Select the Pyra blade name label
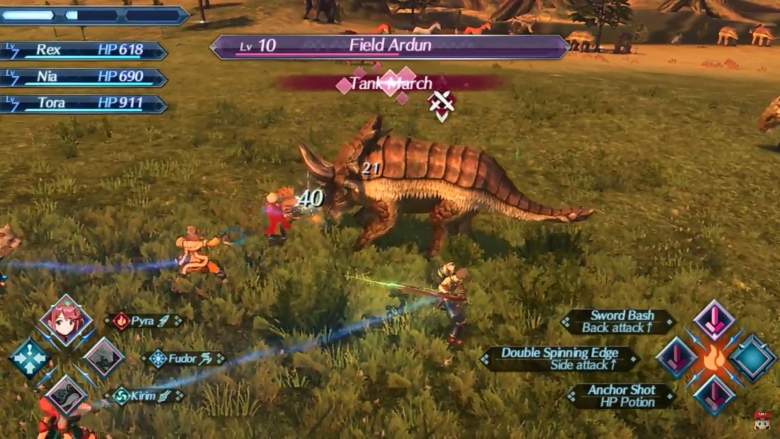 coord(145,321)
